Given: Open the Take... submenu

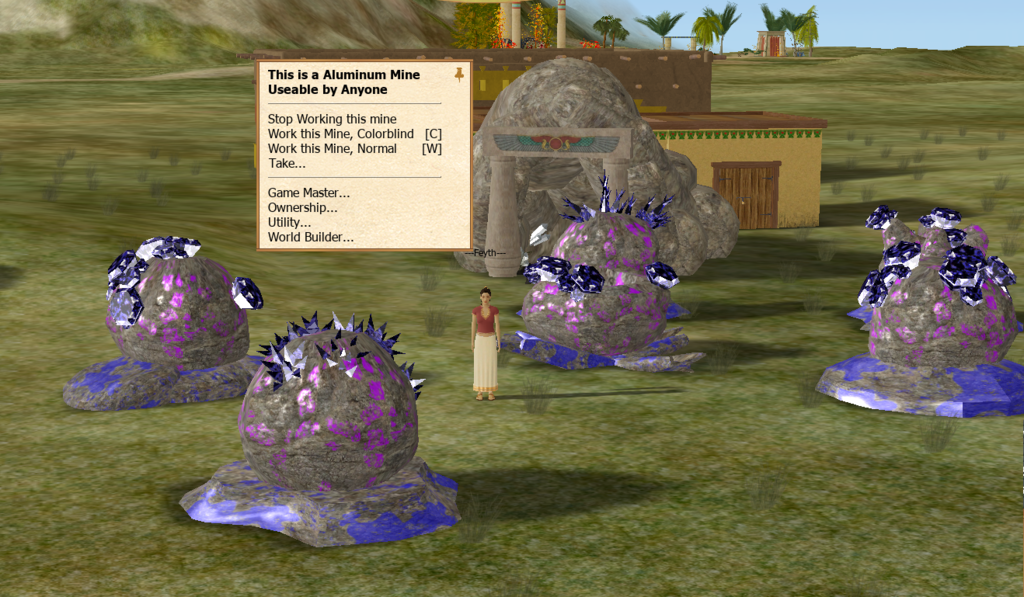Looking at the screenshot, I should [x=287, y=163].
